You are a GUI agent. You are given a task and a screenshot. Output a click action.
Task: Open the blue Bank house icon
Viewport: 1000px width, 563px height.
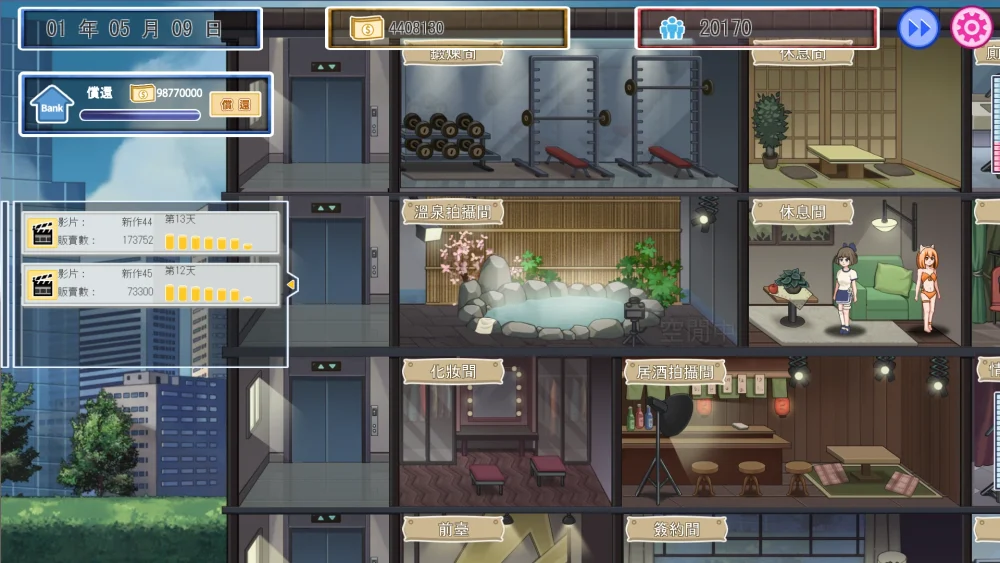pyautogui.click(x=52, y=104)
